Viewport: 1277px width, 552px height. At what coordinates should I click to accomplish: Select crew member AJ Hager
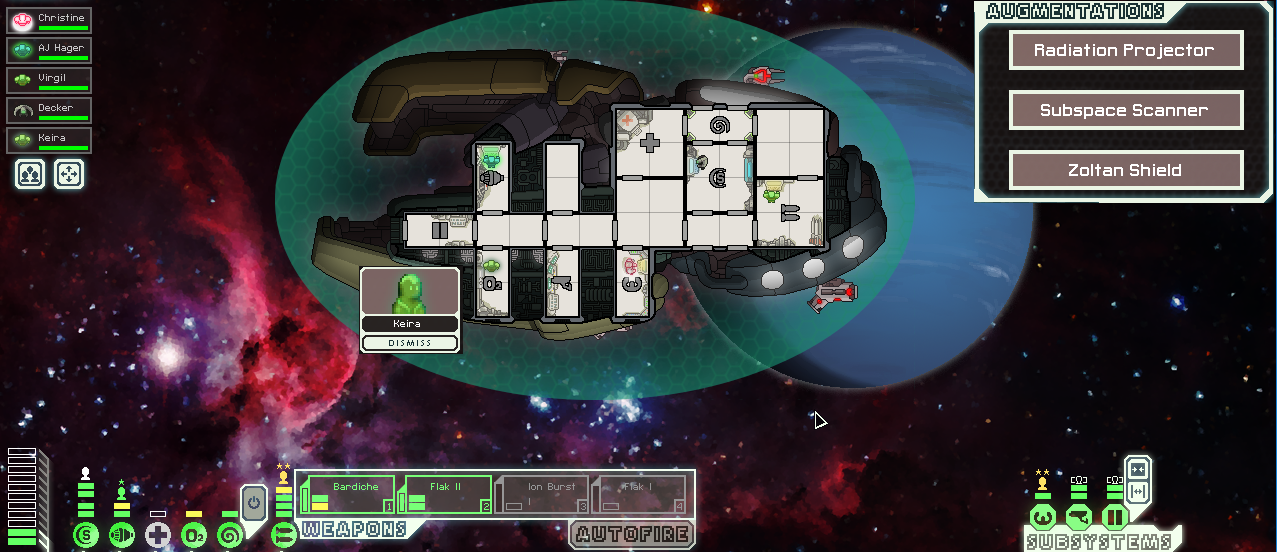coord(49,50)
